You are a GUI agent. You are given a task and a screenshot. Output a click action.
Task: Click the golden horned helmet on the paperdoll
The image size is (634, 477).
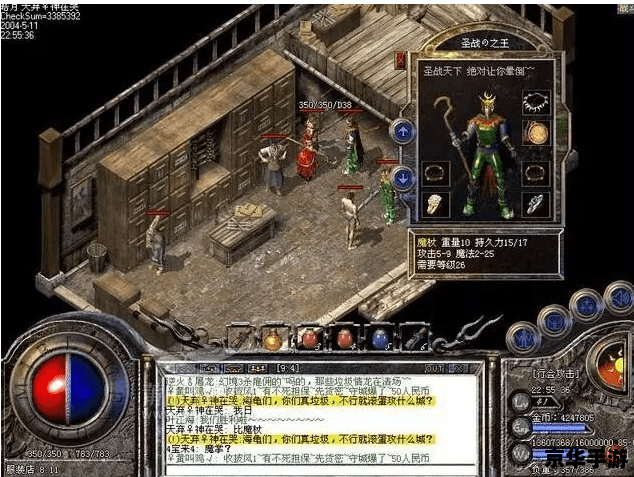[487, 101]
